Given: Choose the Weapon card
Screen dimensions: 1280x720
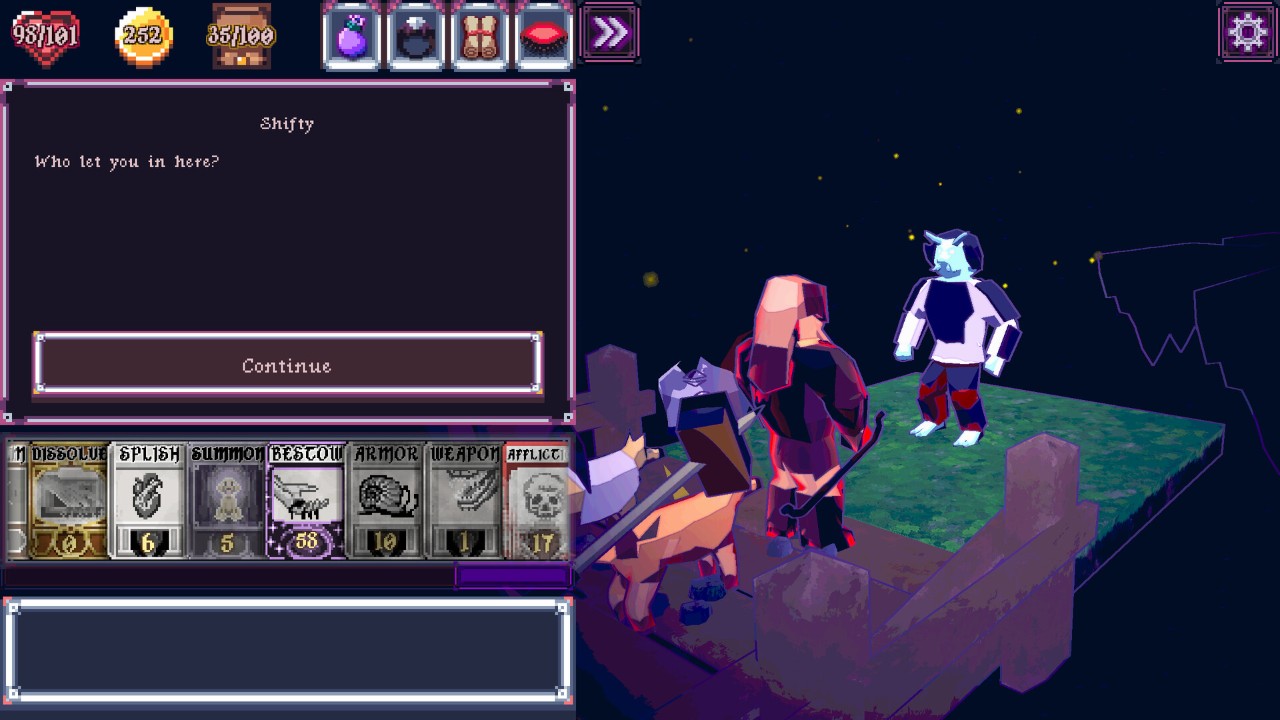Looking at the screenshot, I should [465, 500].
